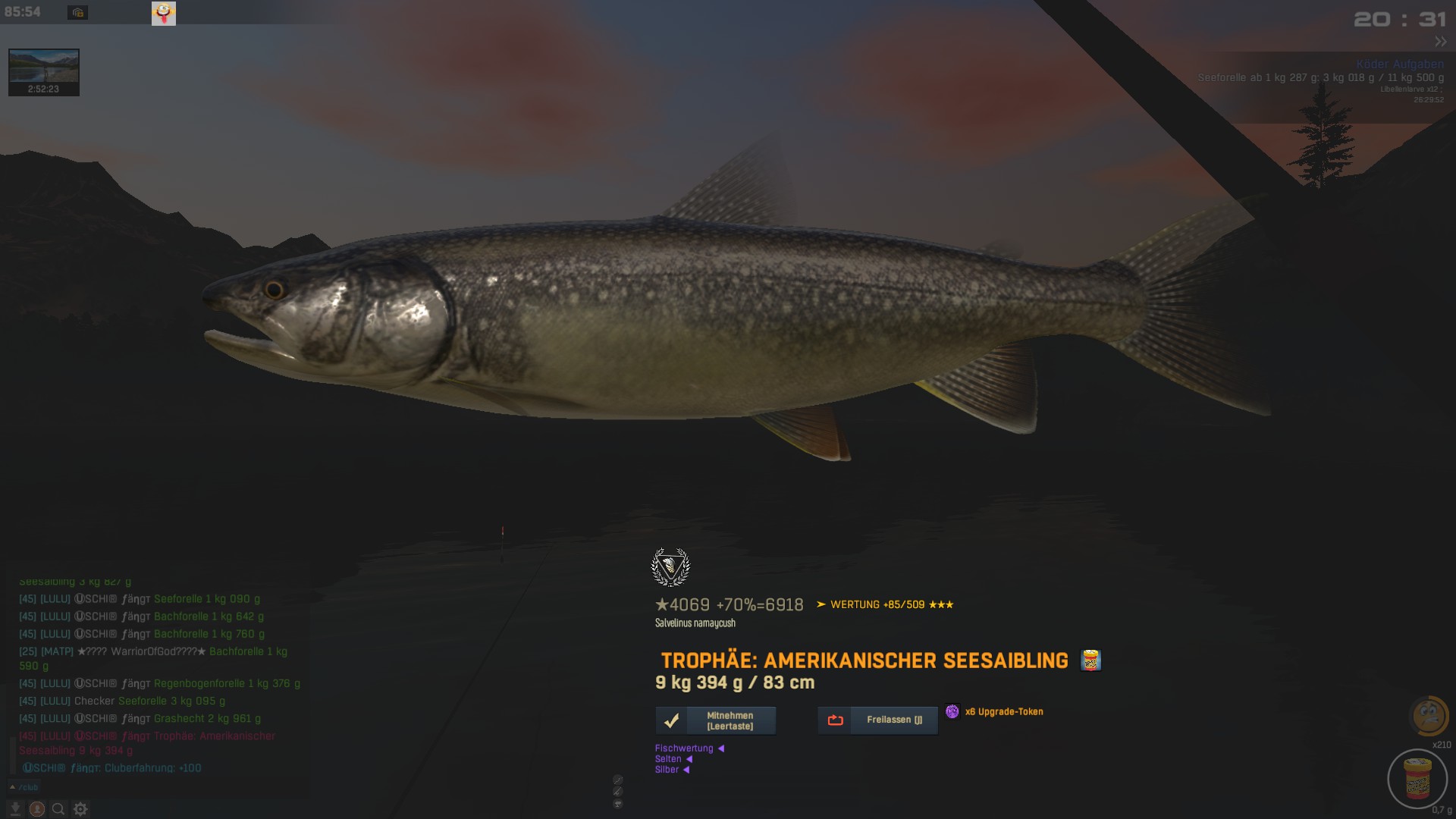Expand the double-arrow panel under the clock
This screenshot has width=1456, height=819.
(x=1440, y=42)
